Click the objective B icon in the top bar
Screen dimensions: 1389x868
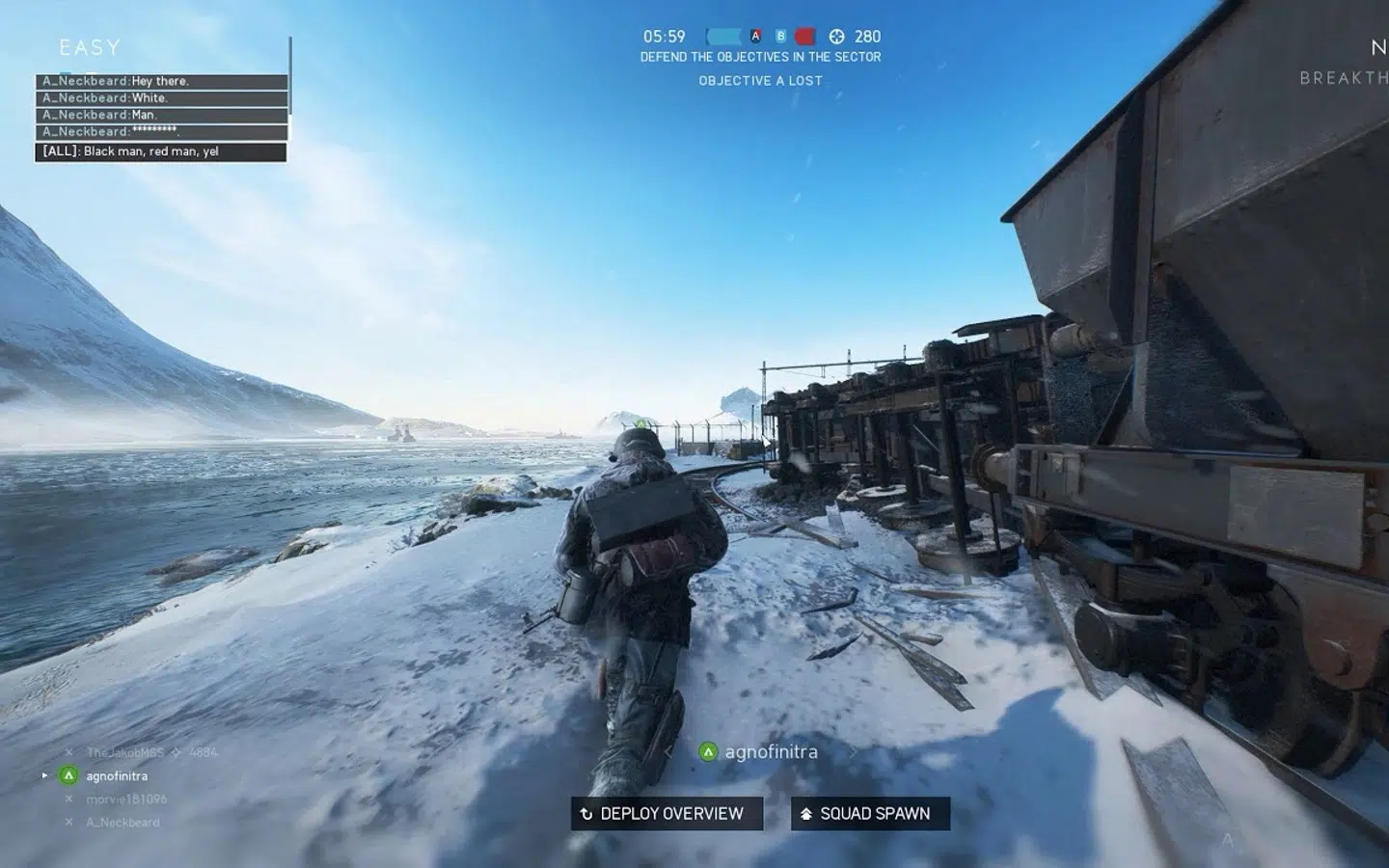pos(780,37)
